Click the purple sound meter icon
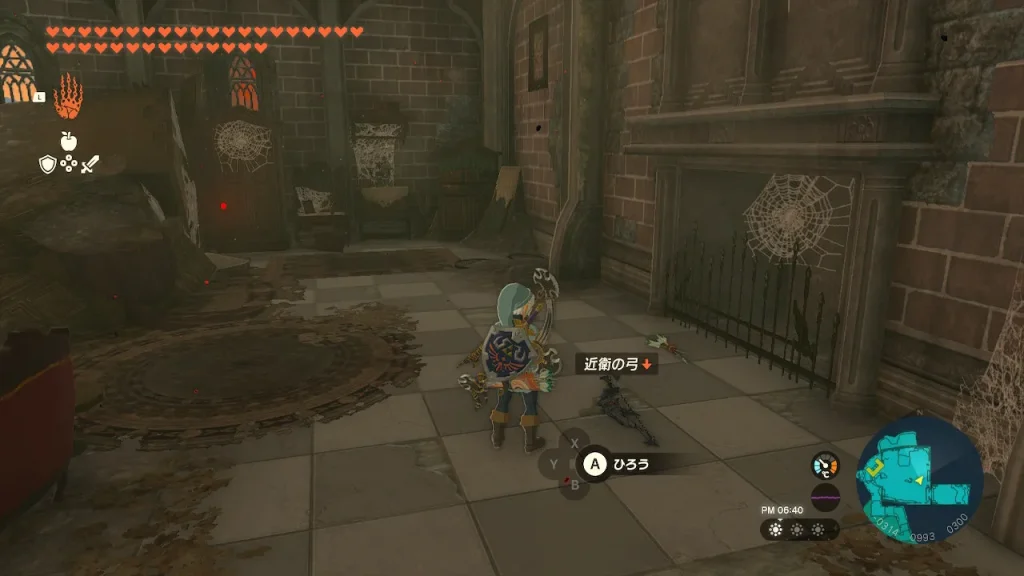 (x=825, y=497)
